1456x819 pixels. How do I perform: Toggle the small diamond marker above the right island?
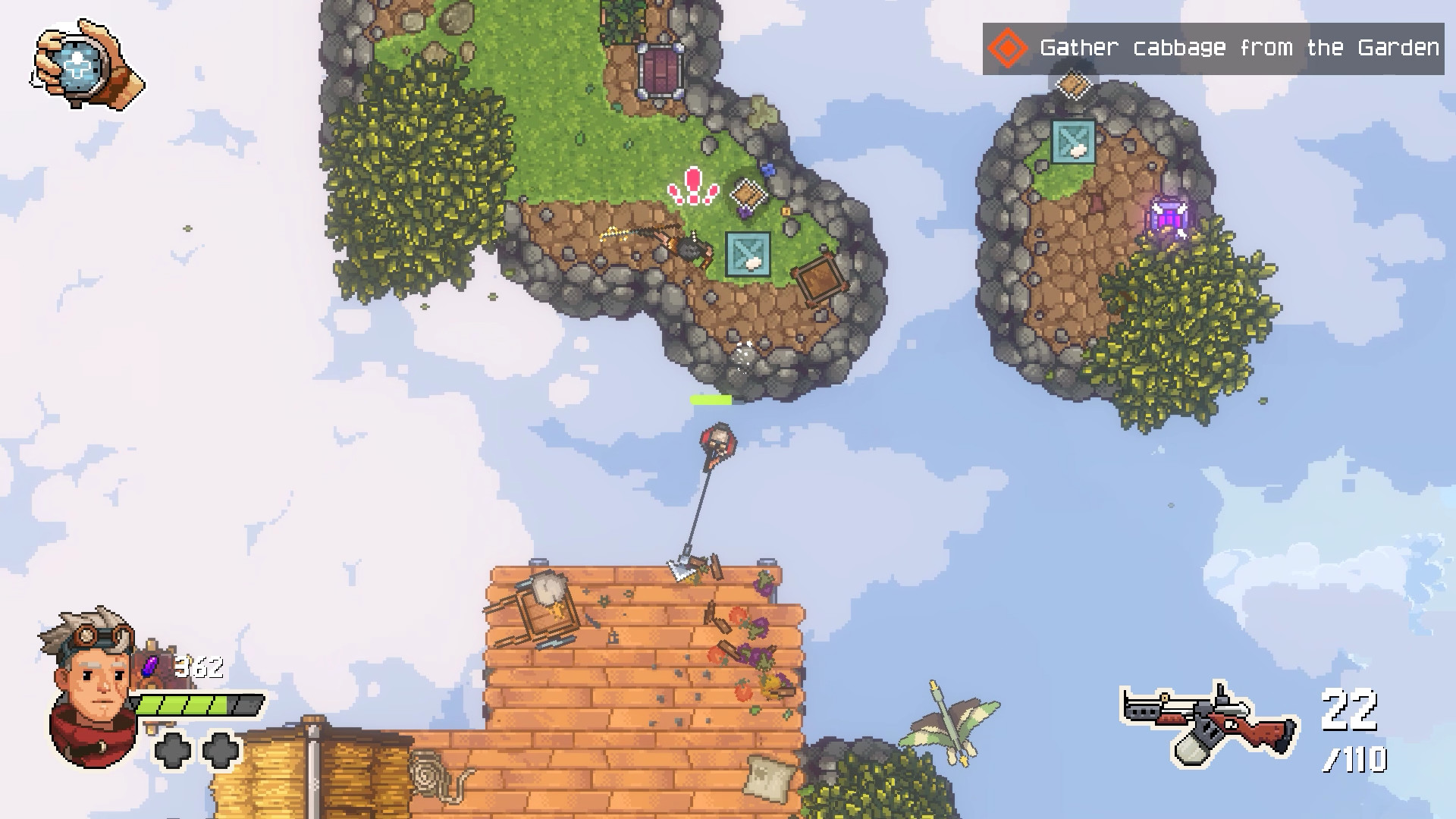1073,86
